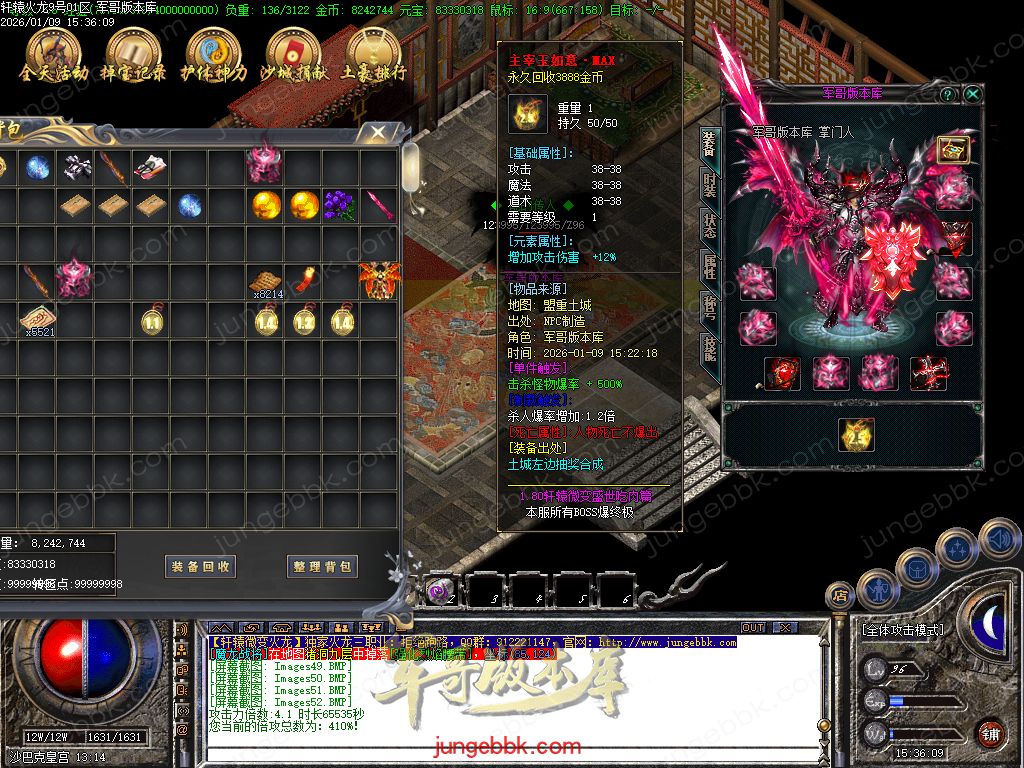Click the character panel help question mark
This screenshot has height=768, width=1024.
[948, 94]
